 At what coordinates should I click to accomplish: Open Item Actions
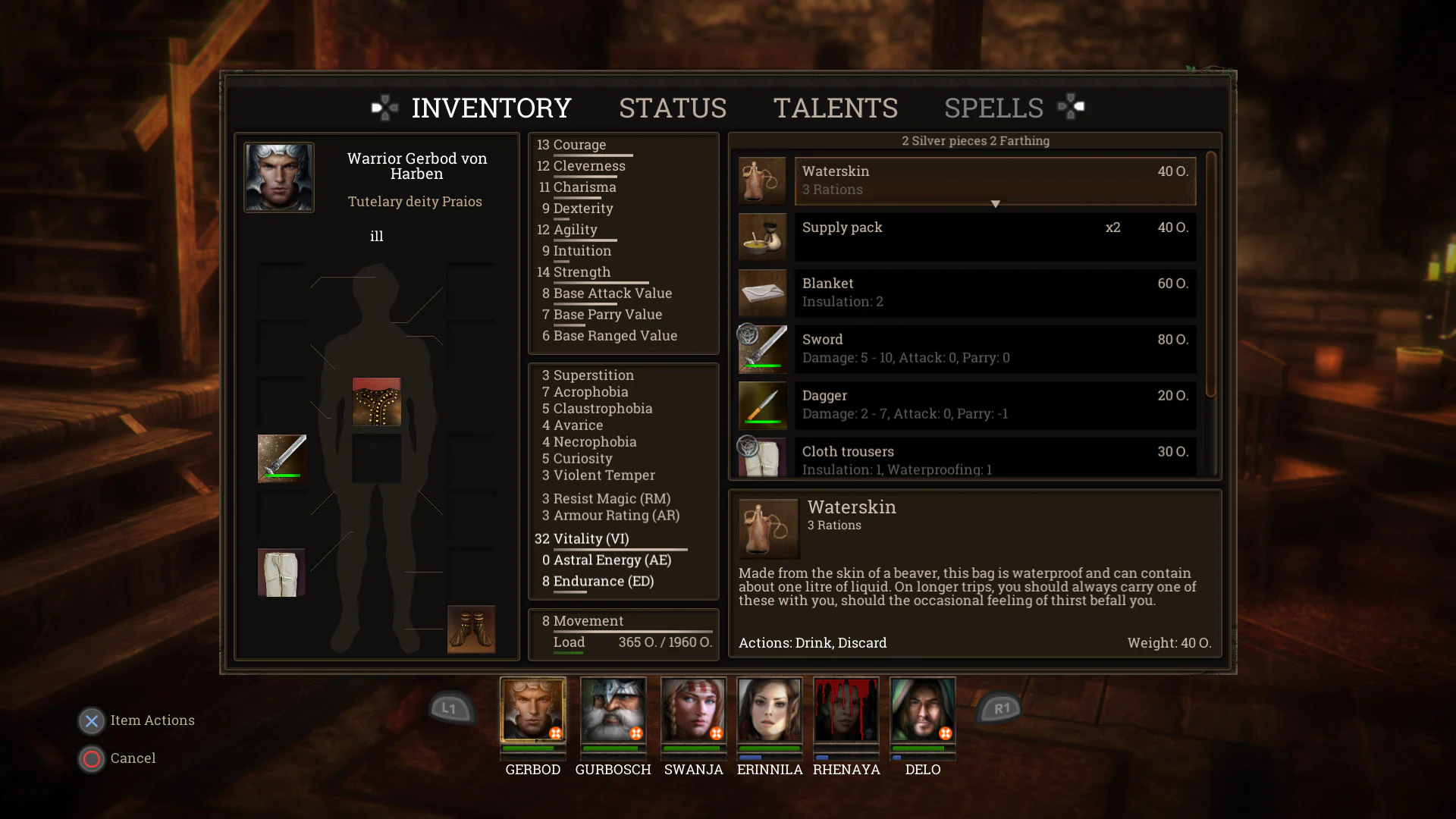pos(91,721)
